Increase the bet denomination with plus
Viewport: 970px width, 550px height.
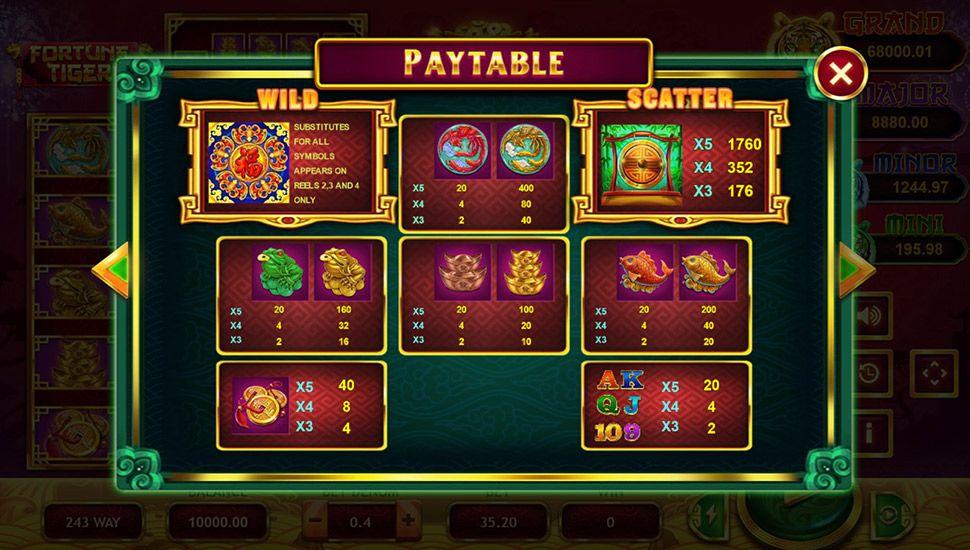click(408, 520)
